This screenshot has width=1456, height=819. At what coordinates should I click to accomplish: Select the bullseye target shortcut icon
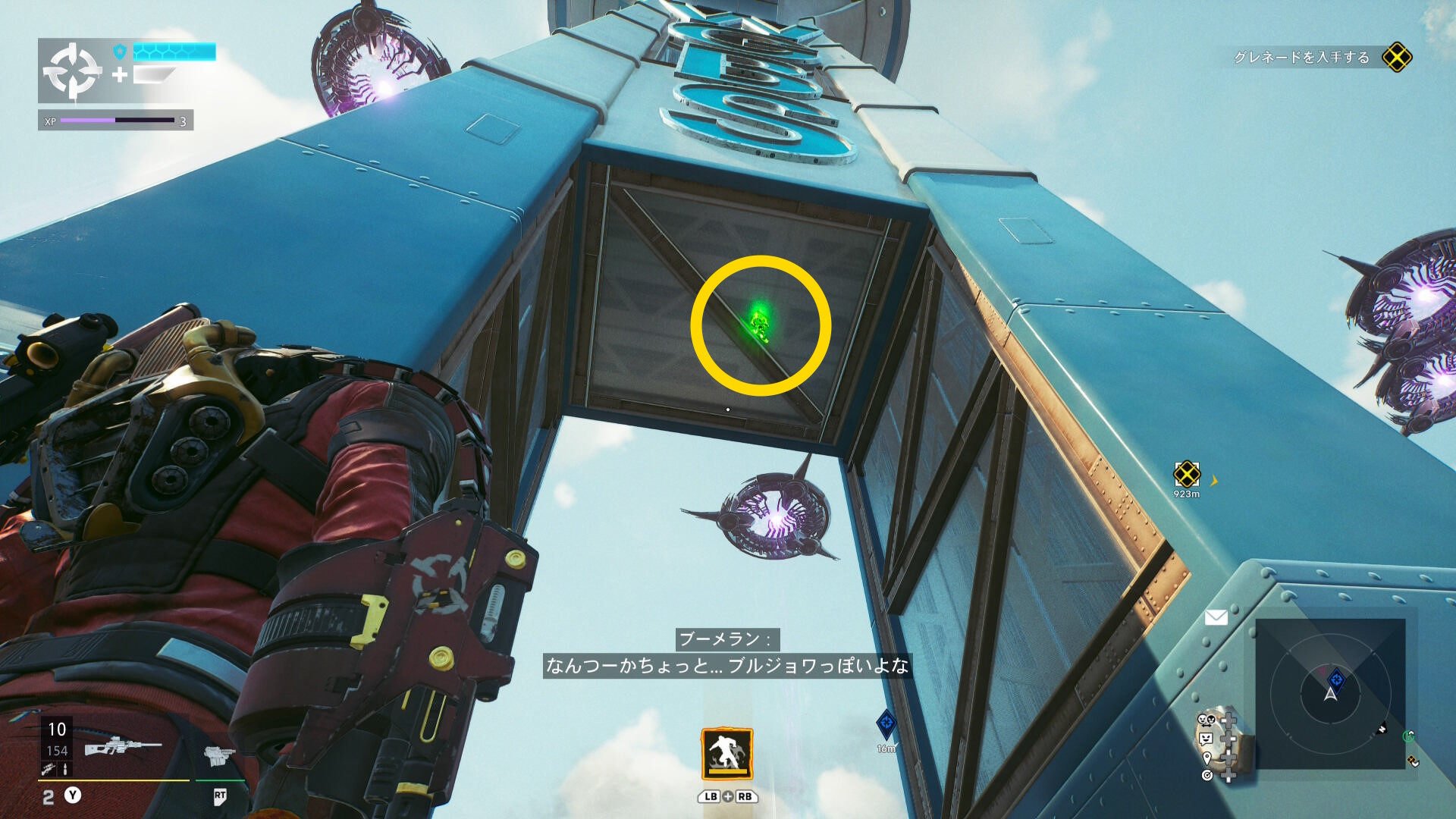coord(1207,775)
